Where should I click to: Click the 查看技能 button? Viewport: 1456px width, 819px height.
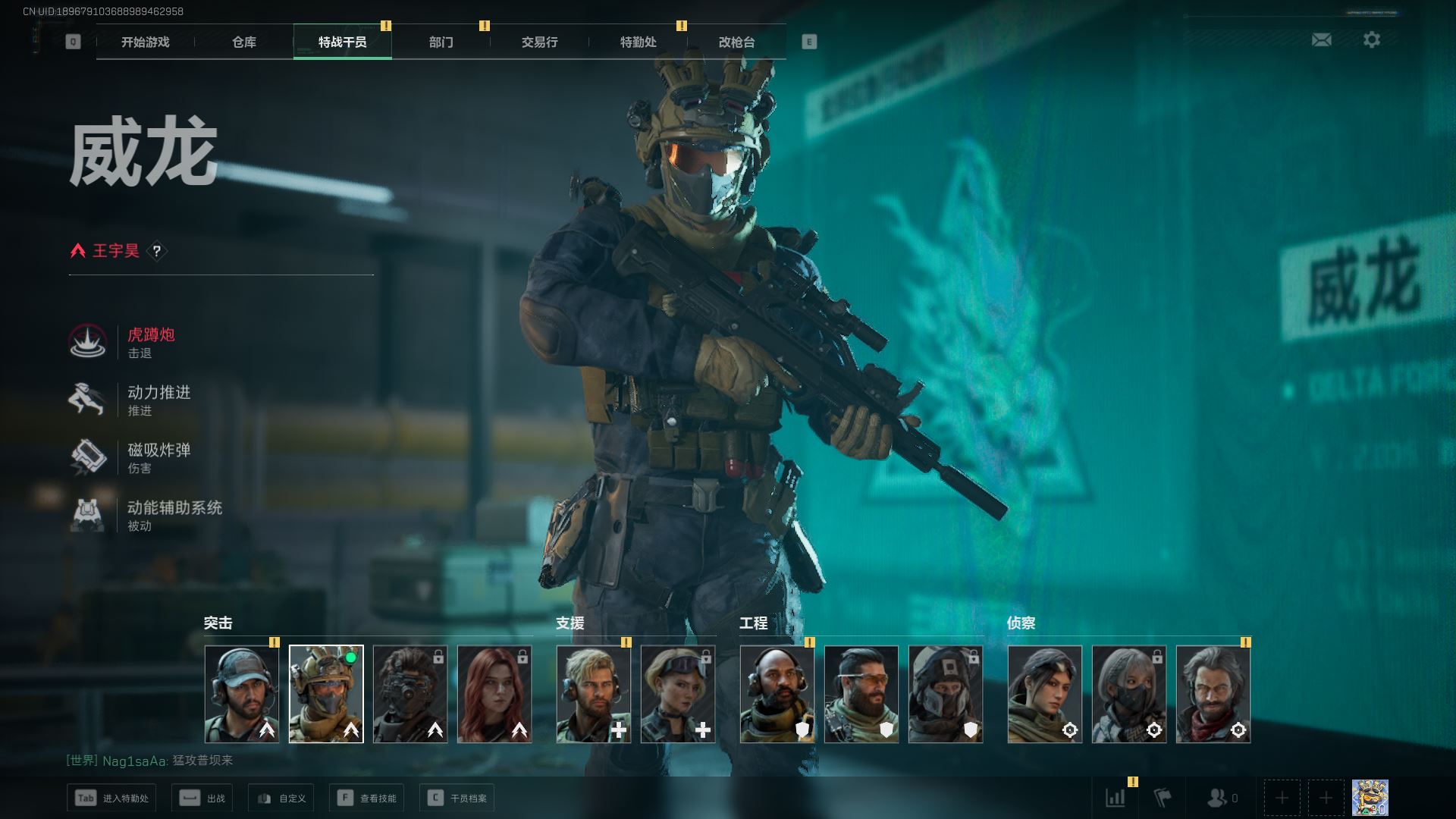pos(367,798)
